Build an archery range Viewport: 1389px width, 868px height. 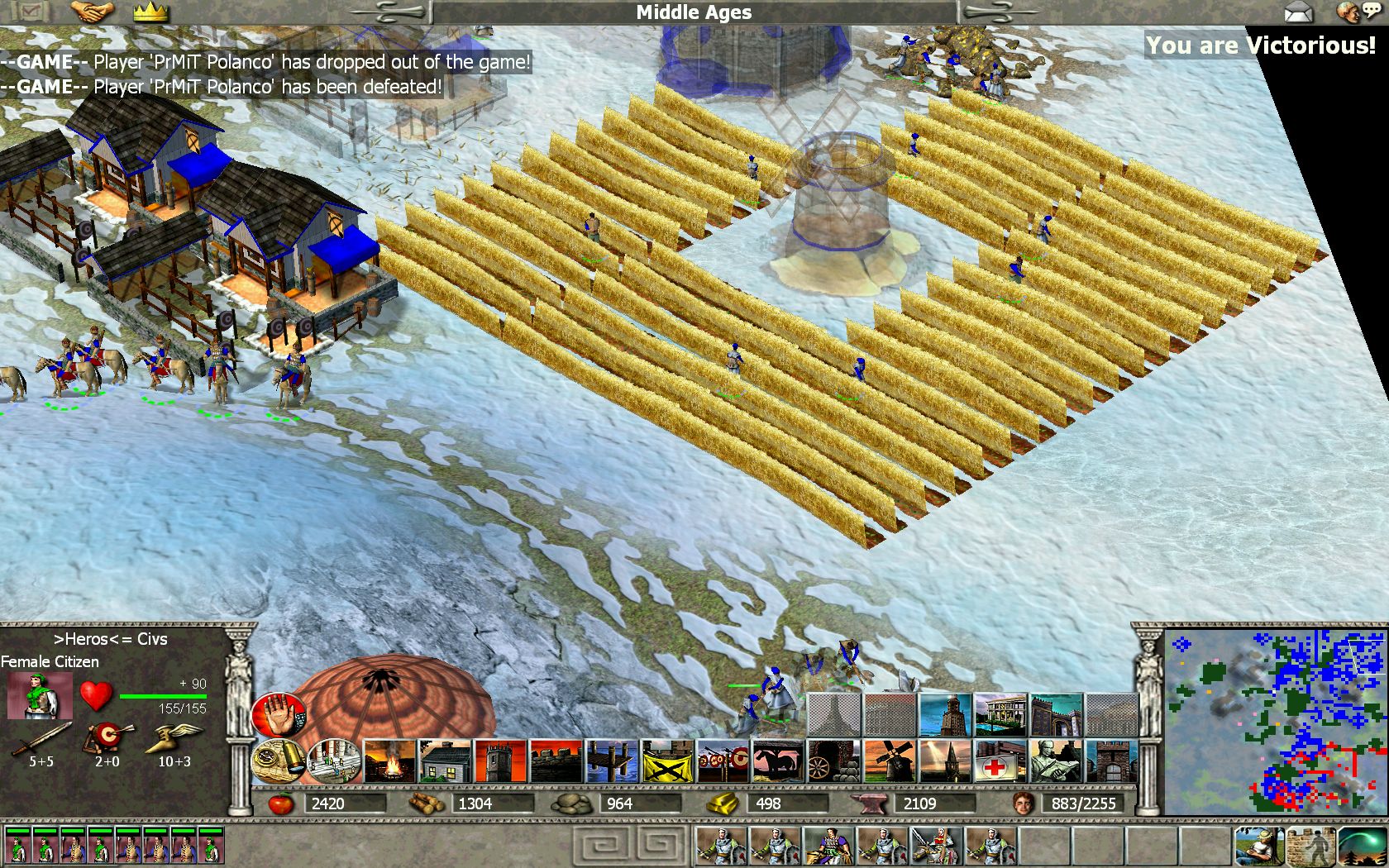723,761
